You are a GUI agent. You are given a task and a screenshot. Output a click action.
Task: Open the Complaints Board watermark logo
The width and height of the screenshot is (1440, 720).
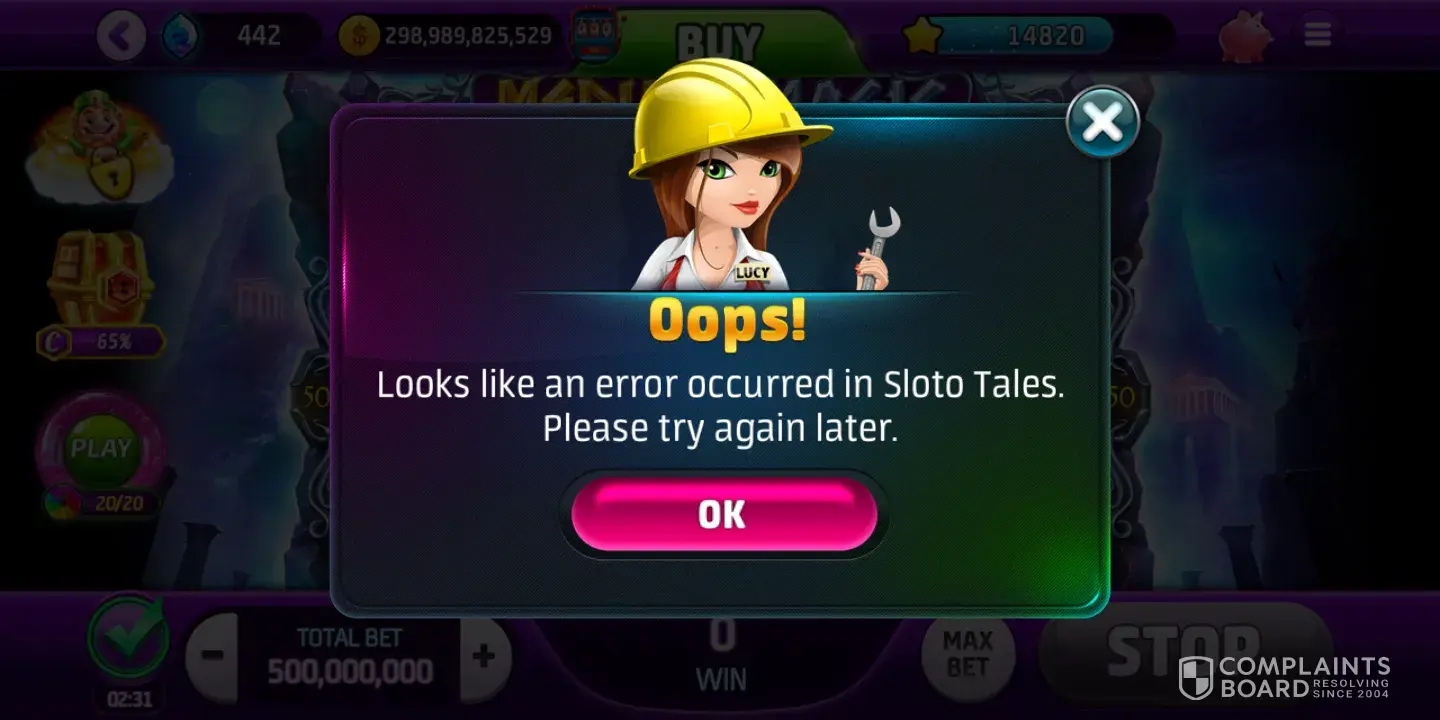1284,676
